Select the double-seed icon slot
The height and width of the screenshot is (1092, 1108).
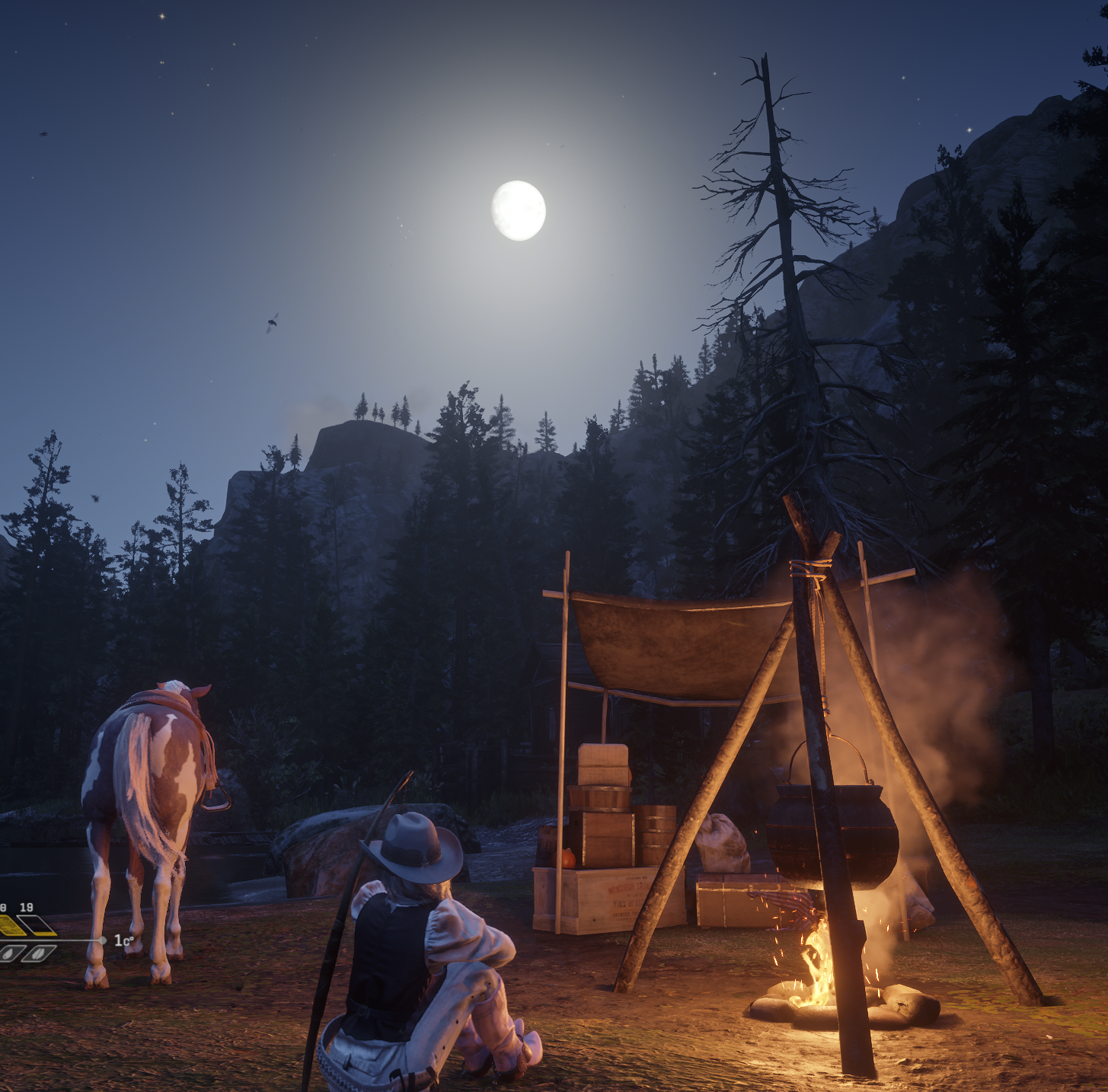(38, 953)
